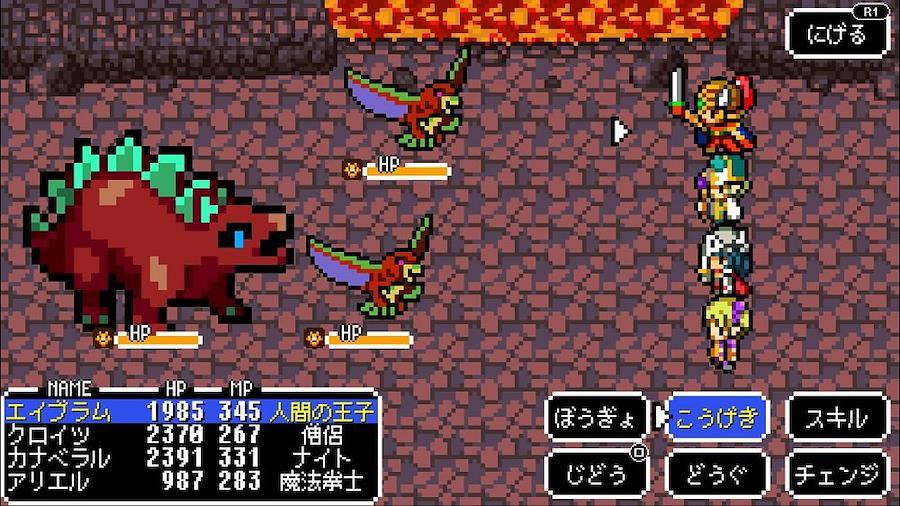Pick the アリエル party row
The width and height of the screenshot is (900, 506).
(x=190, y=481)
